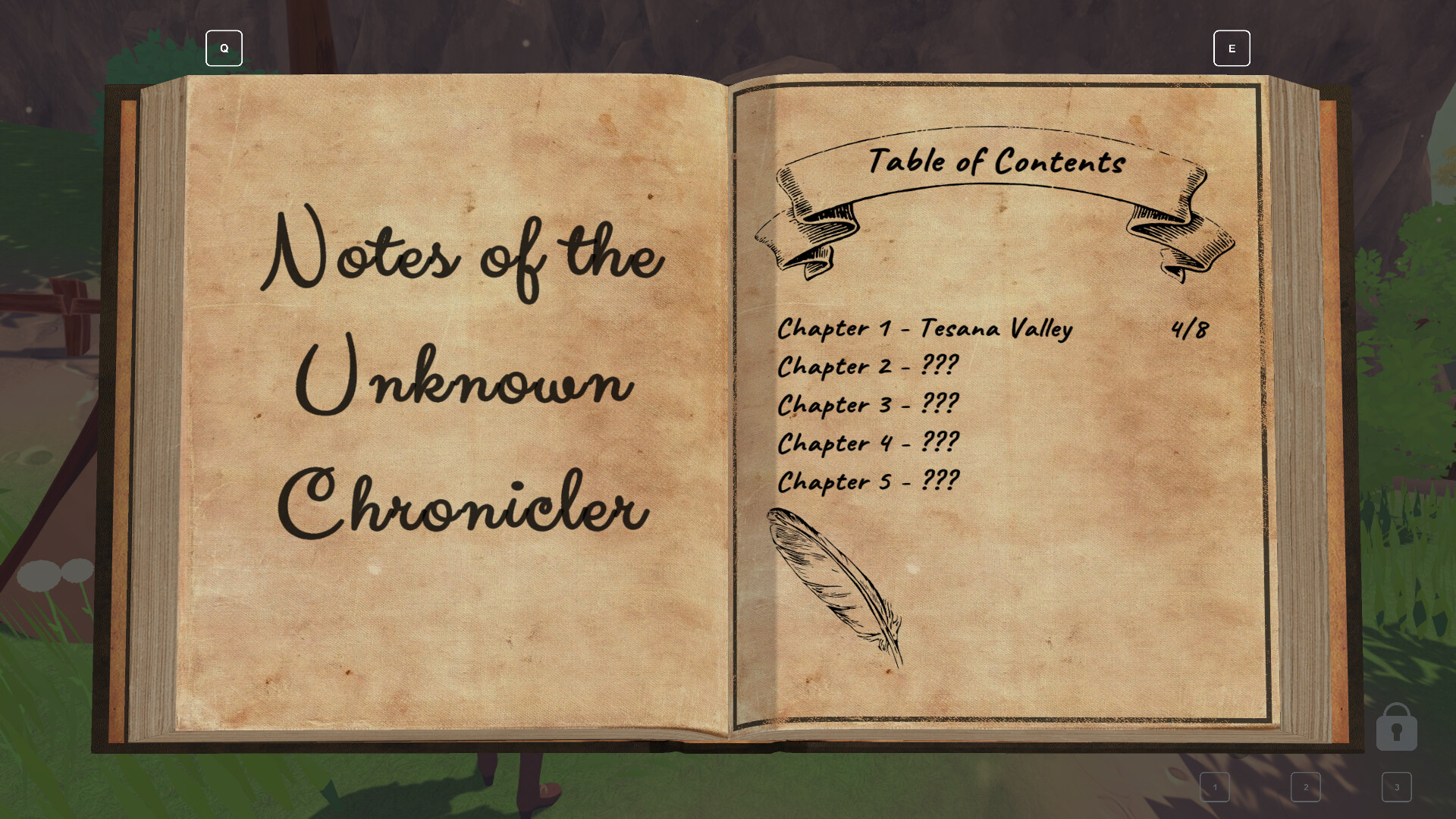The image size is (1456, 819).
Task: Select hotkey slot 3
Action: coord(1397,787)
